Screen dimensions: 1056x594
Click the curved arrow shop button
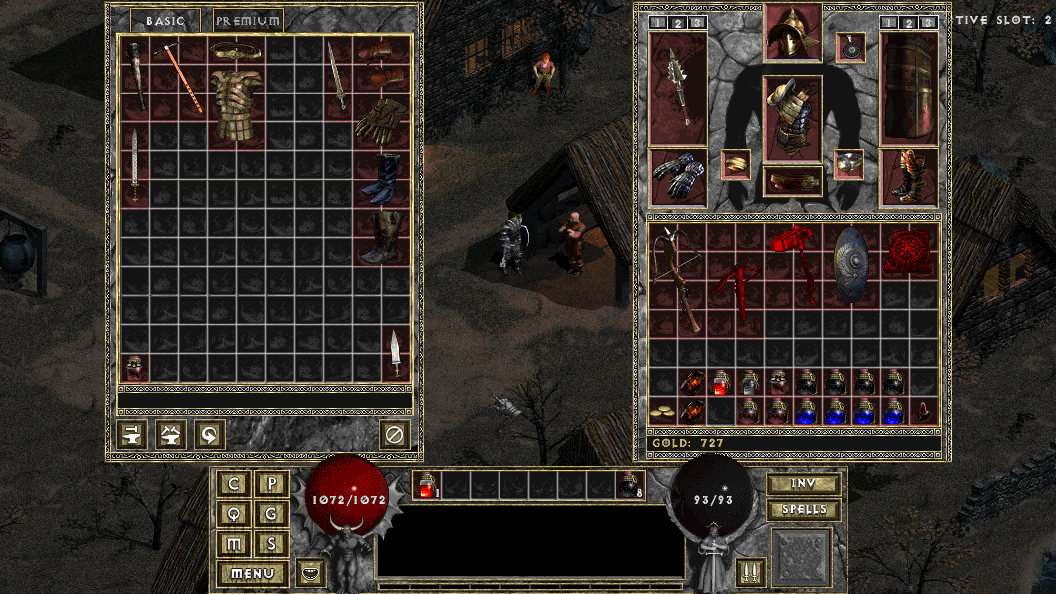(210, 434)
